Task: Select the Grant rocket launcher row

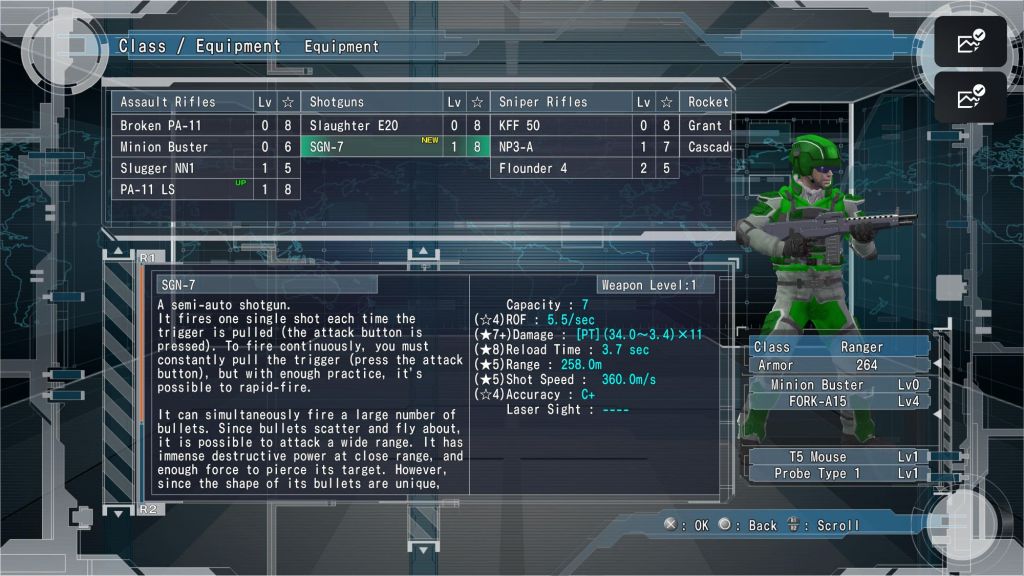Action: (x=706, y=126)
